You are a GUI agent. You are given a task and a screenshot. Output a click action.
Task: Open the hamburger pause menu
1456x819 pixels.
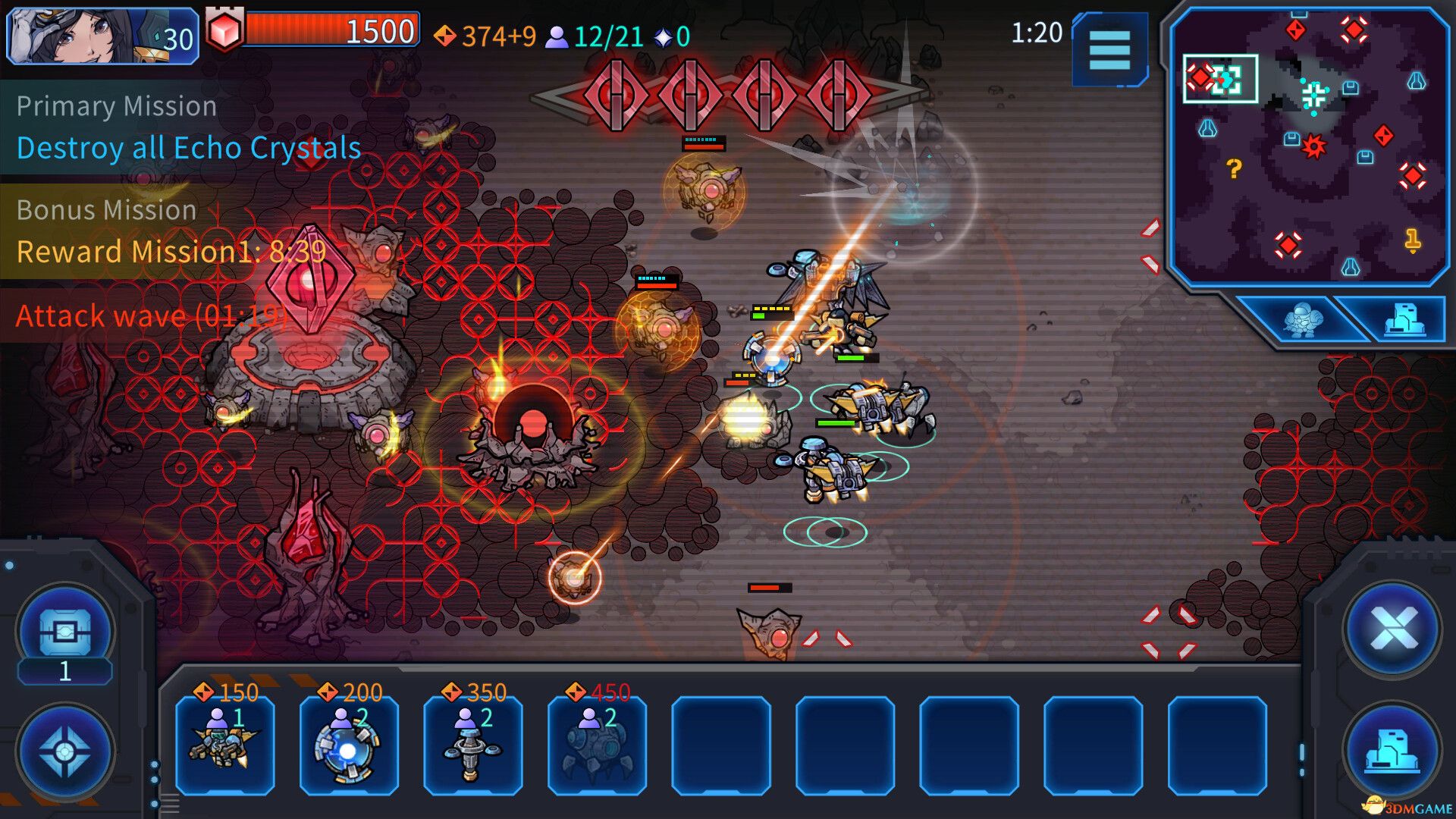coord(1109,50)
